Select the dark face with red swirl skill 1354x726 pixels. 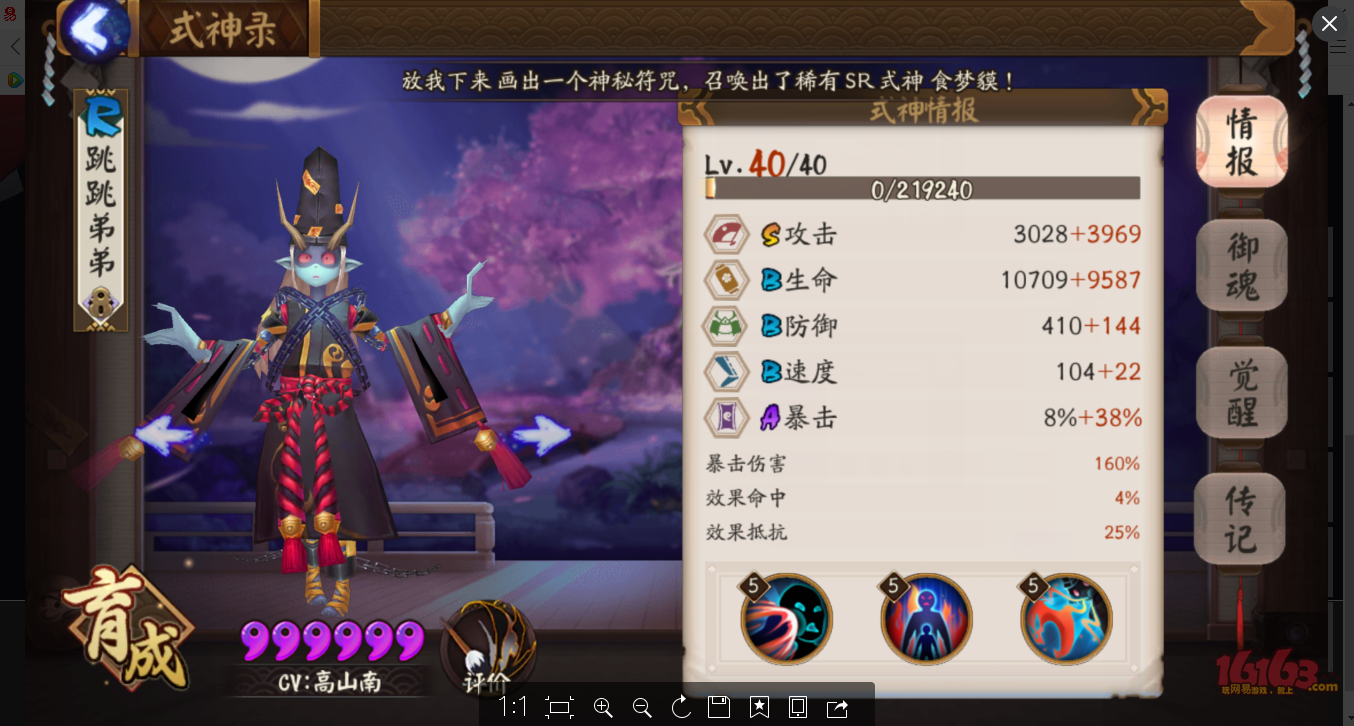click(787, 618)
